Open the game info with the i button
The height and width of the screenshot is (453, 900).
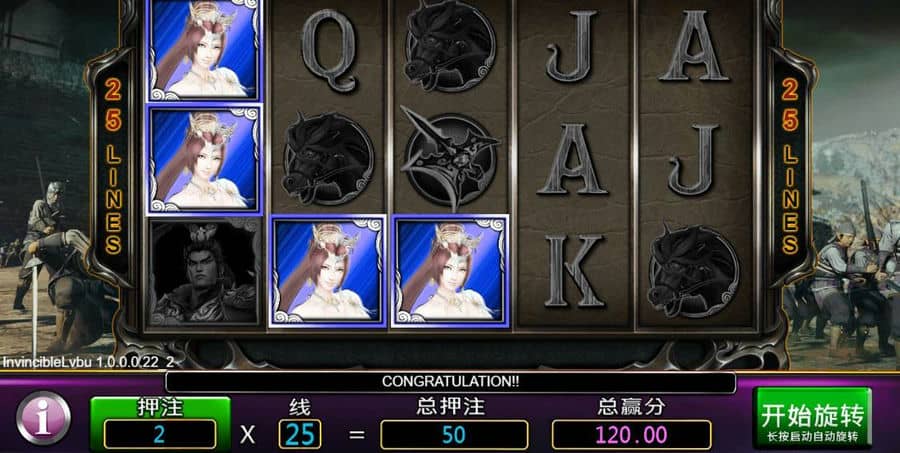tap(43, 418)
